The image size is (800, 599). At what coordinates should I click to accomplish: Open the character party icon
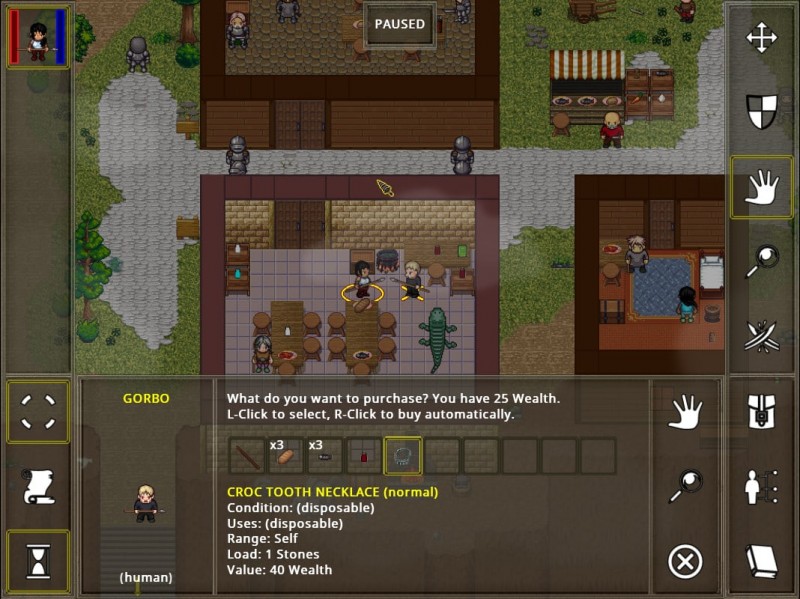click(x=762, y=487)
